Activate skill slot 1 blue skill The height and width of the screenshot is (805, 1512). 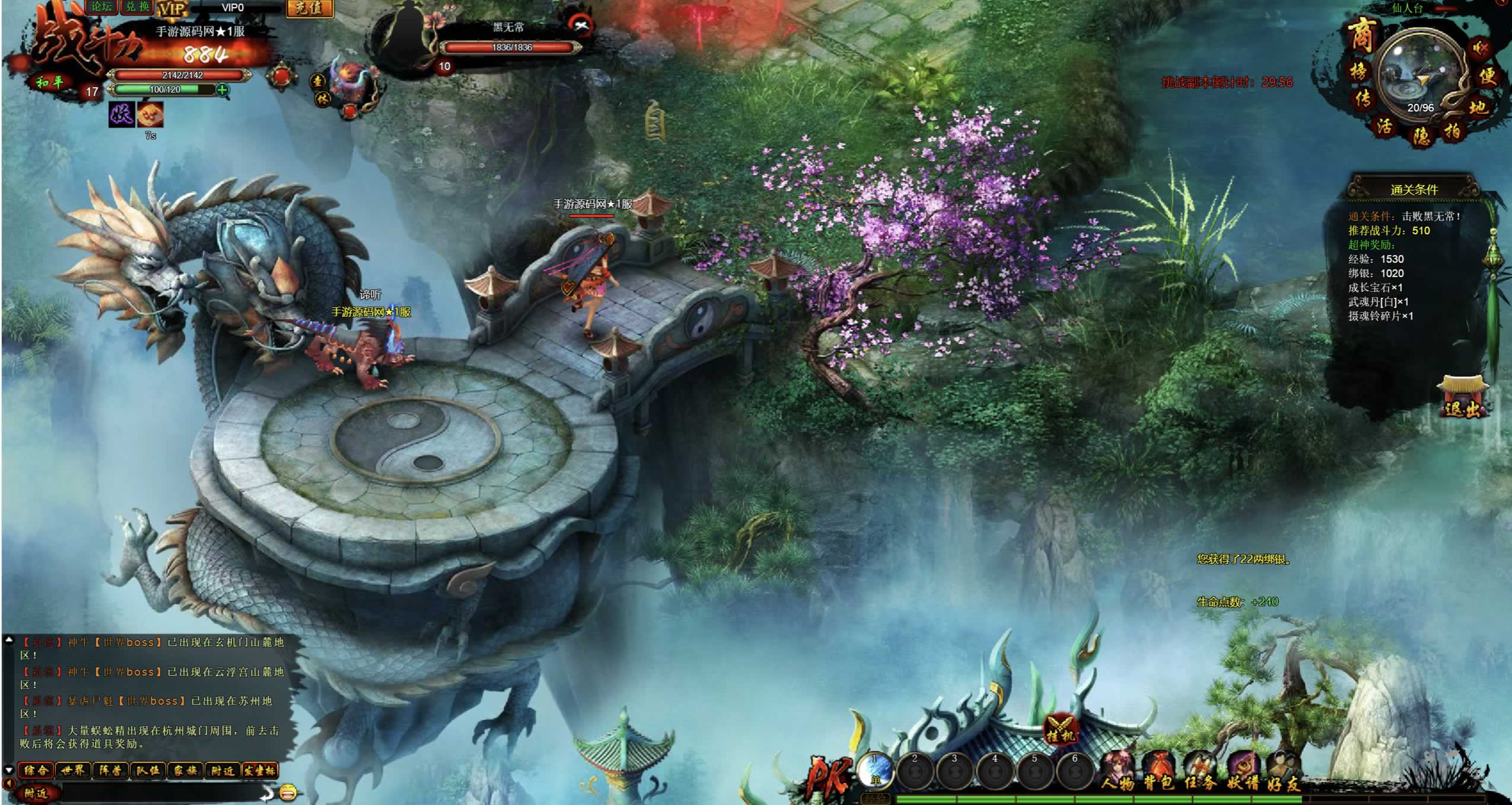point(875,771)
